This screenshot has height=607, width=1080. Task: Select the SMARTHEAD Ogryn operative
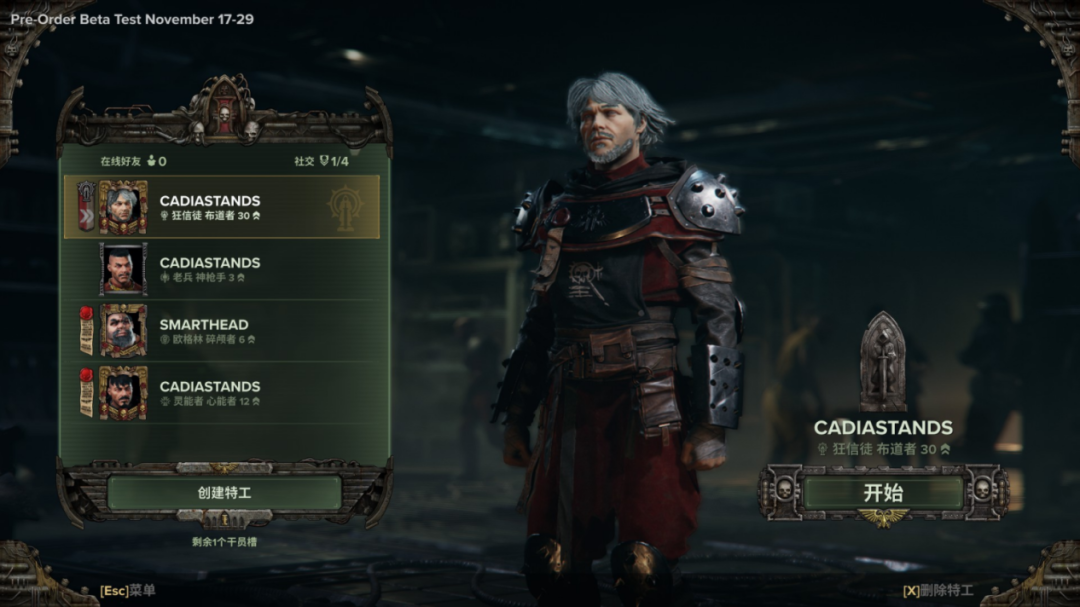pyautogui.click(x=222, y=331)
